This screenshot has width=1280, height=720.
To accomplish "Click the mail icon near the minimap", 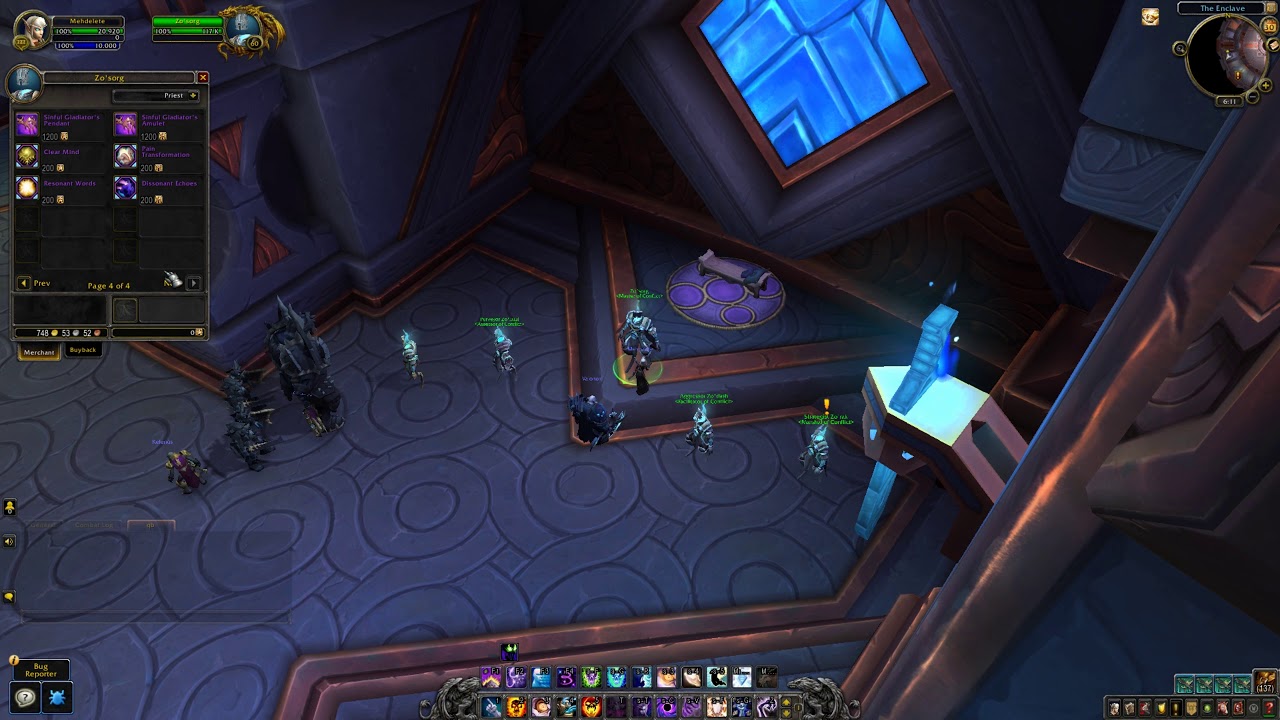I will pos(1273,46).
